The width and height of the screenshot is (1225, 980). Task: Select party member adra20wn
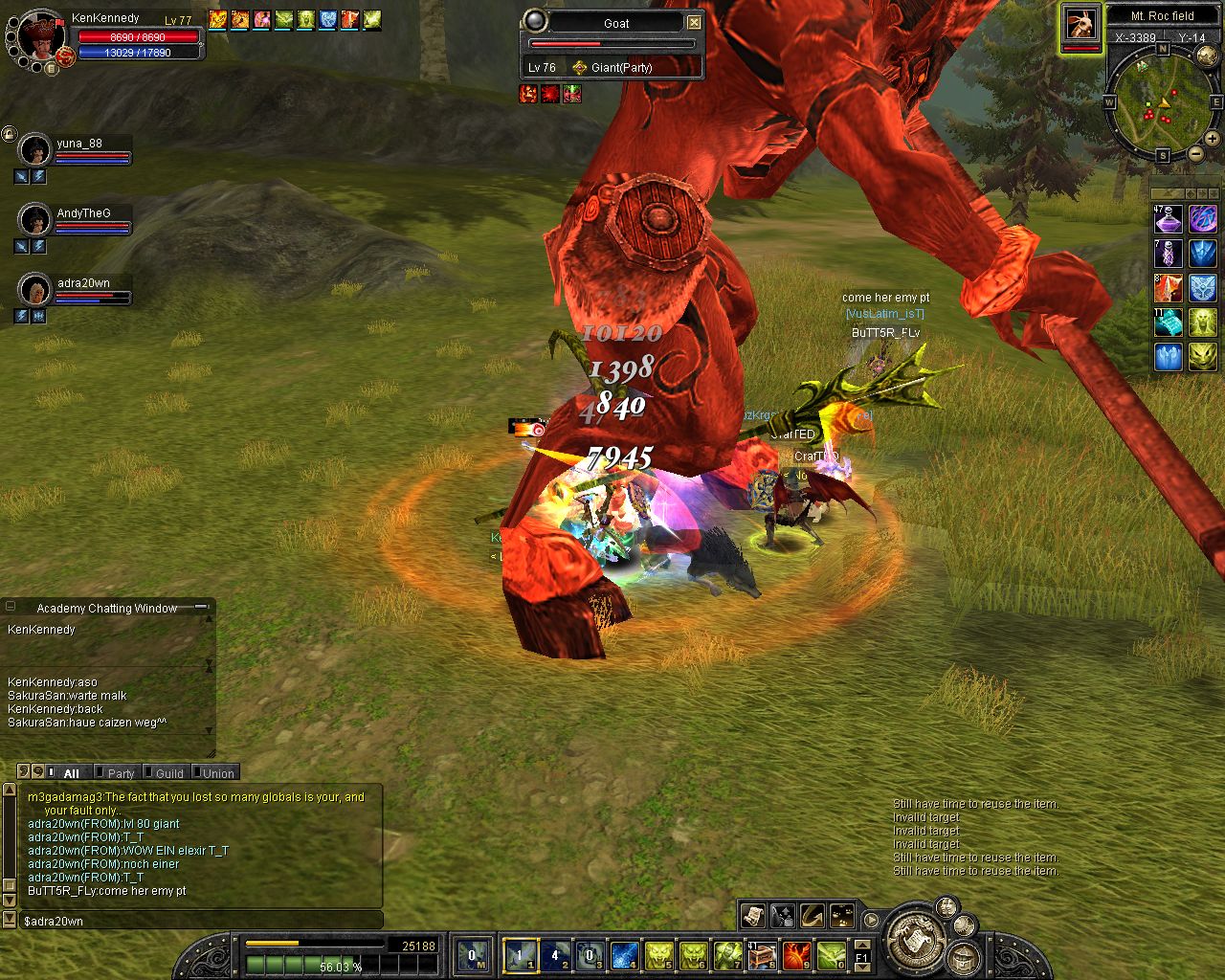tap(82, 284)
